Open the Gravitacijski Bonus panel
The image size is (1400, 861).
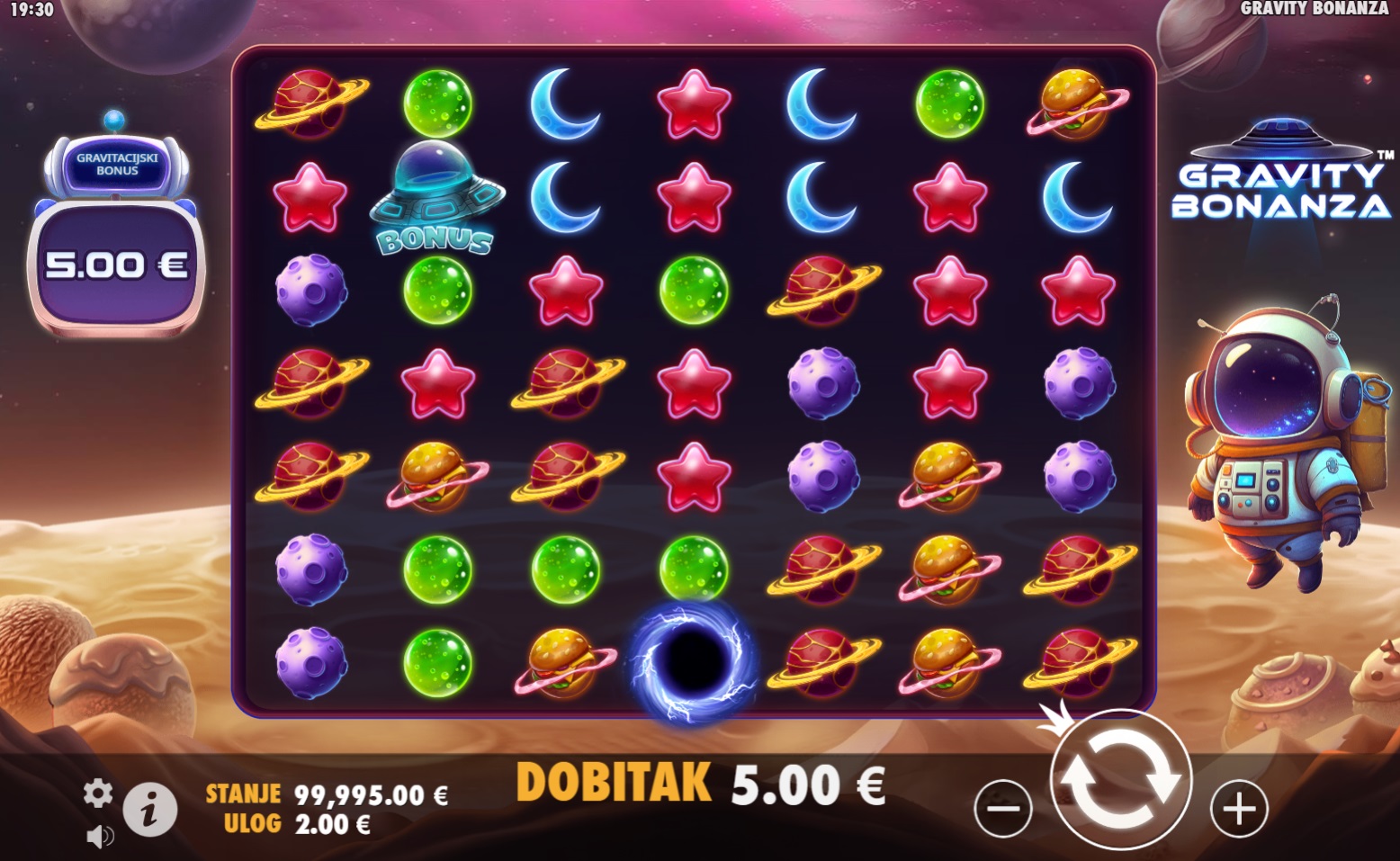117,236
